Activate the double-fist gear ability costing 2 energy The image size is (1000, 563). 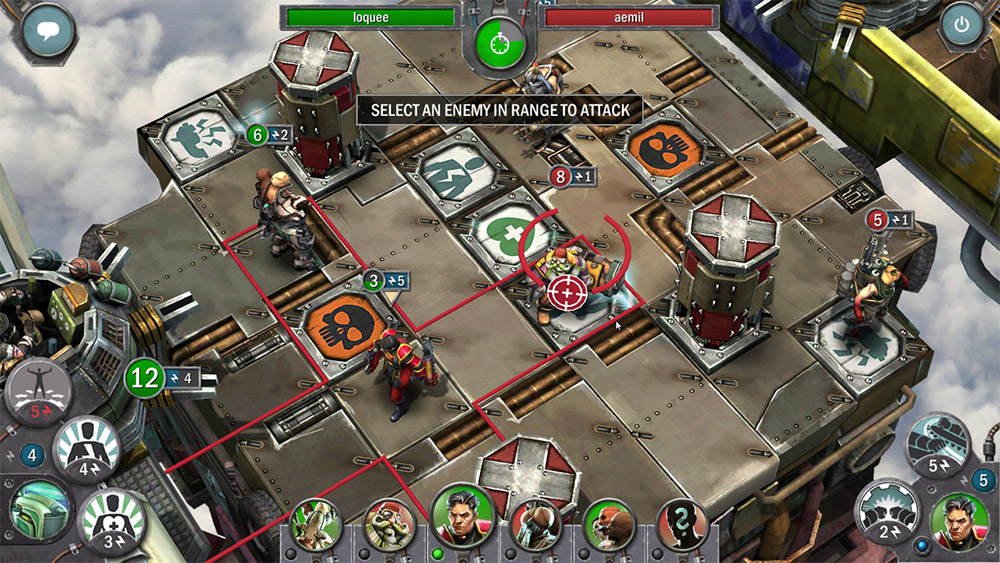(884, 511)
